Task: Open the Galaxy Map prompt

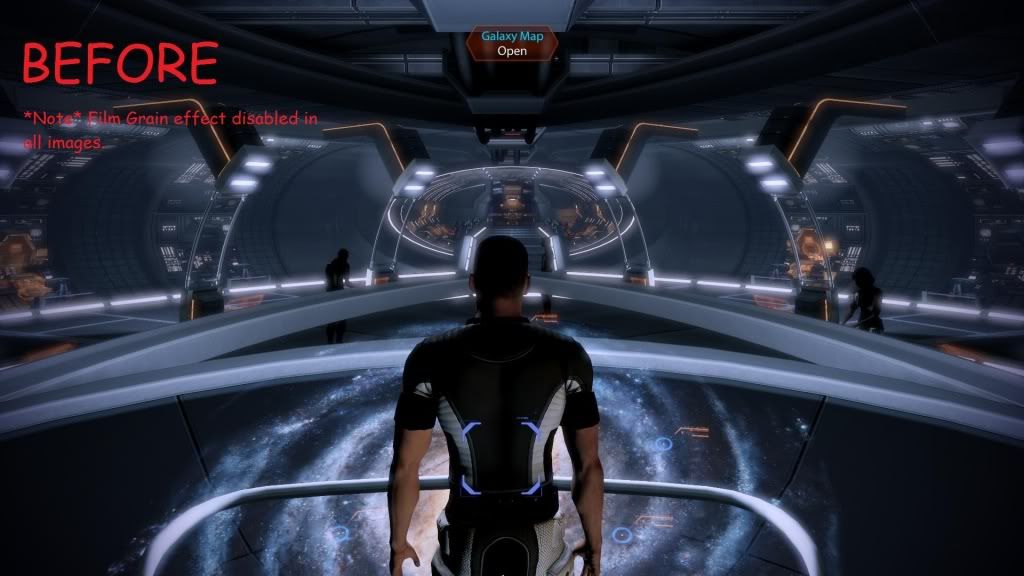Action: [x=511, y=44]
